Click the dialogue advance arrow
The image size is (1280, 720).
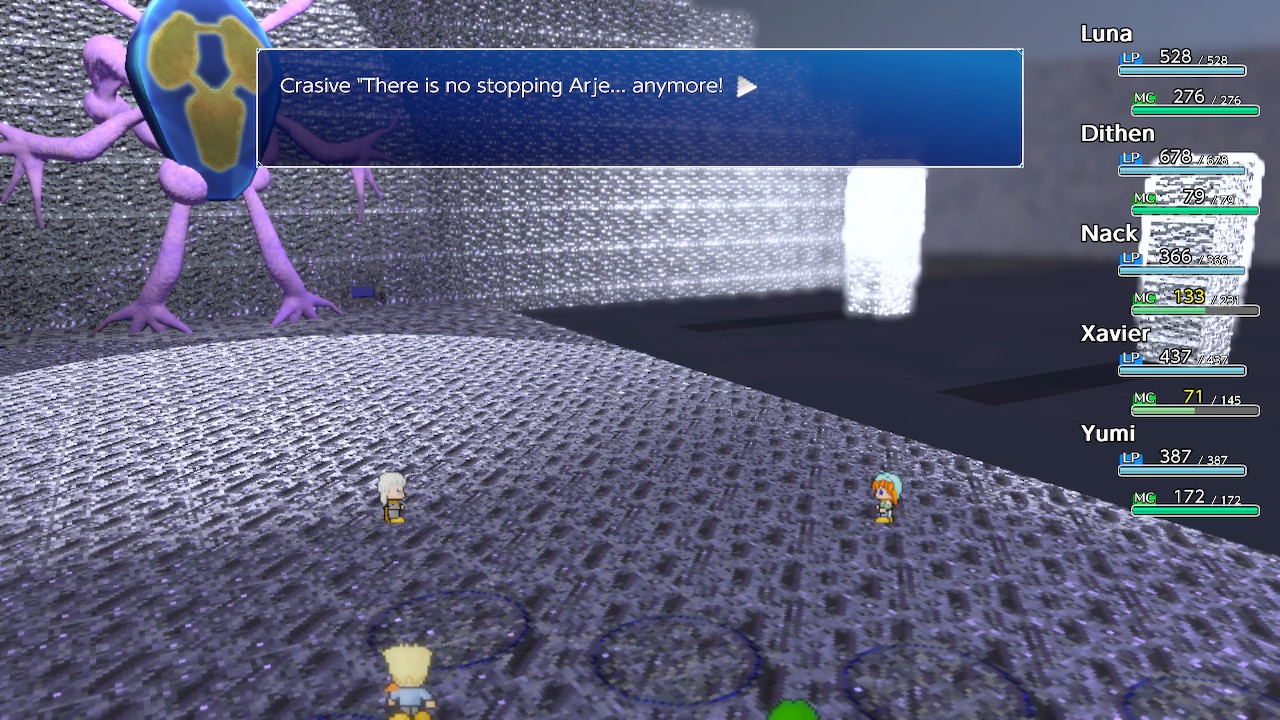pos(746,87)
